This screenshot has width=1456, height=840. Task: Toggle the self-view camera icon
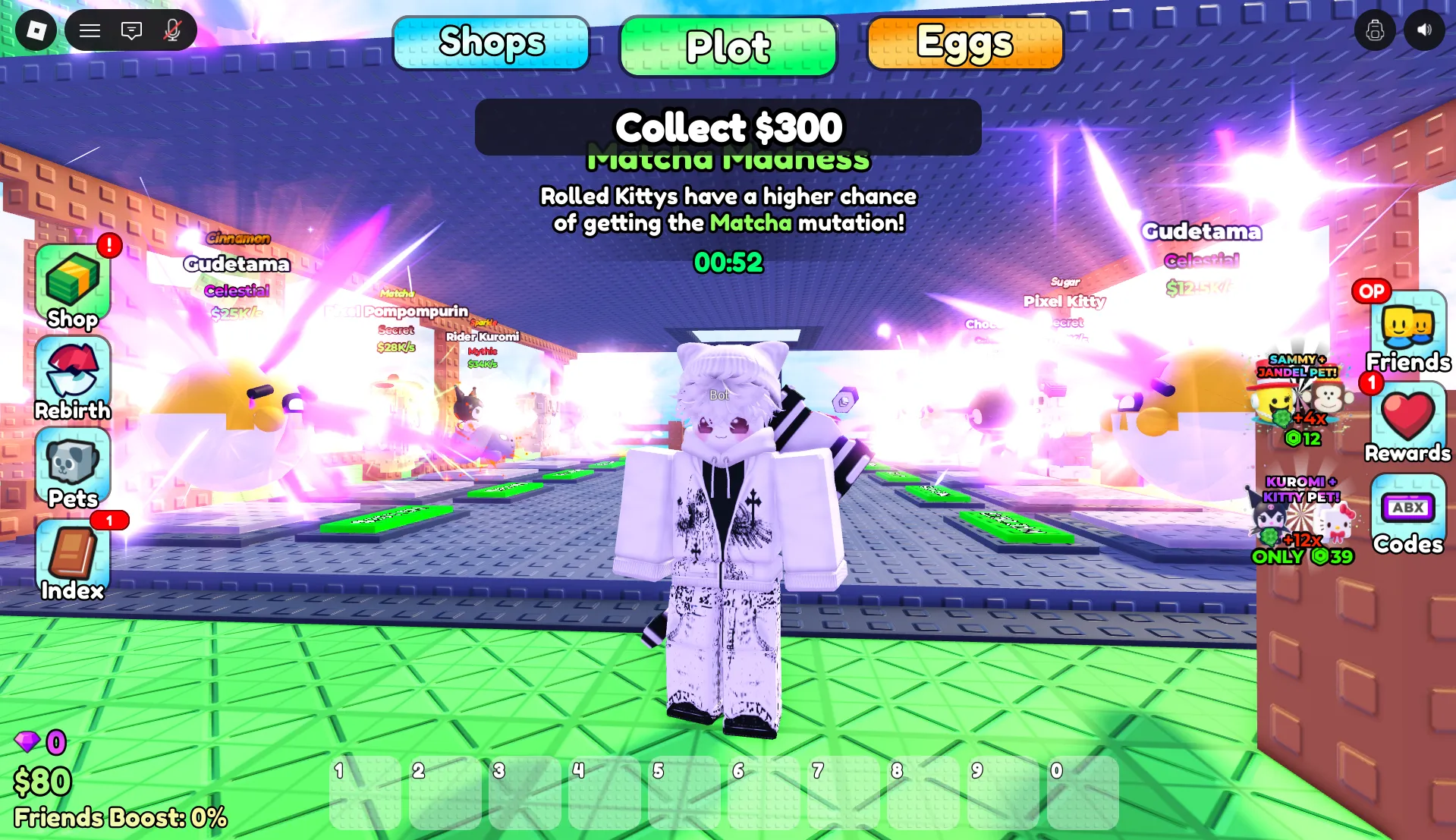click(1375, 30)
